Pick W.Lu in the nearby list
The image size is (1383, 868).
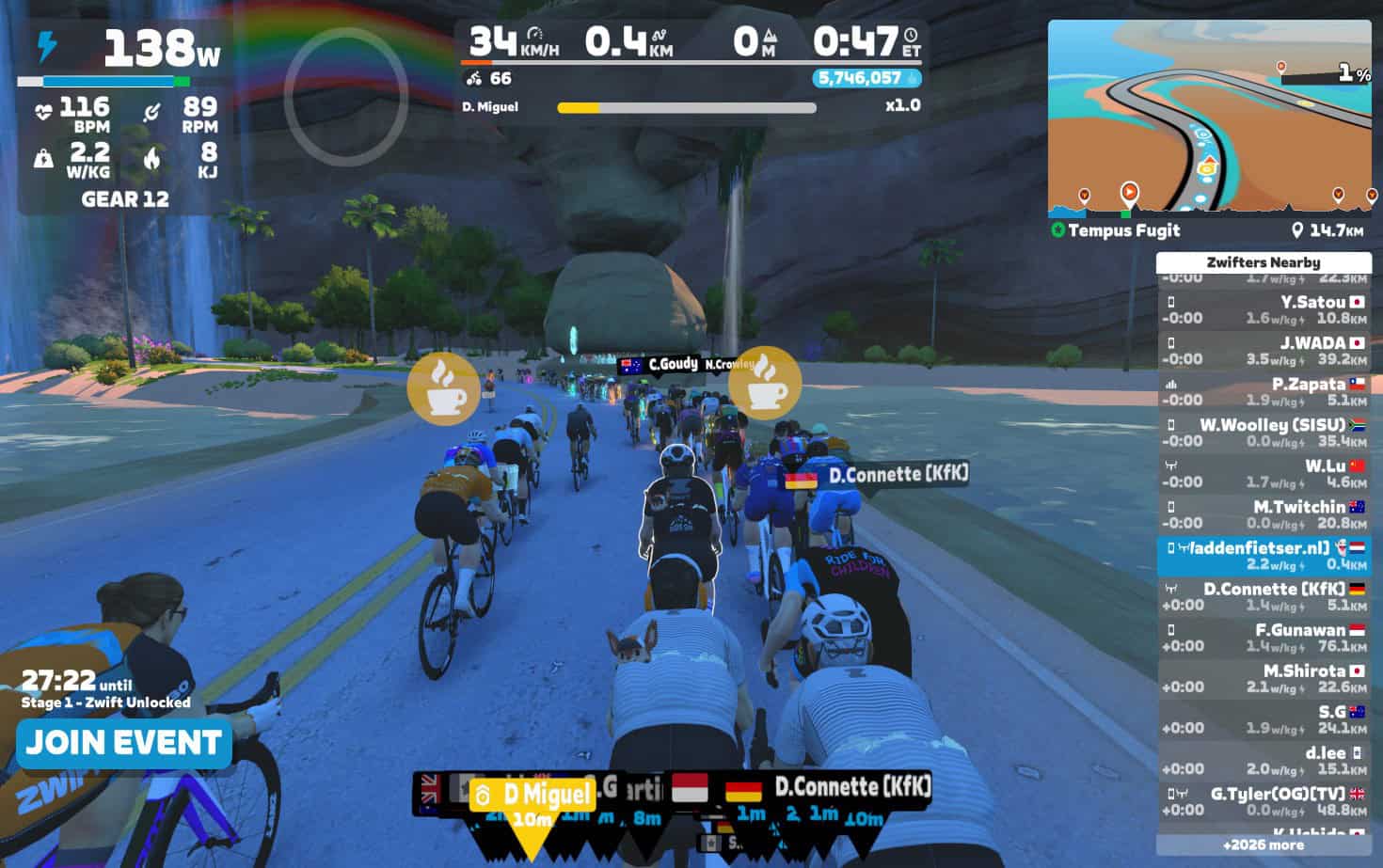1263,473
